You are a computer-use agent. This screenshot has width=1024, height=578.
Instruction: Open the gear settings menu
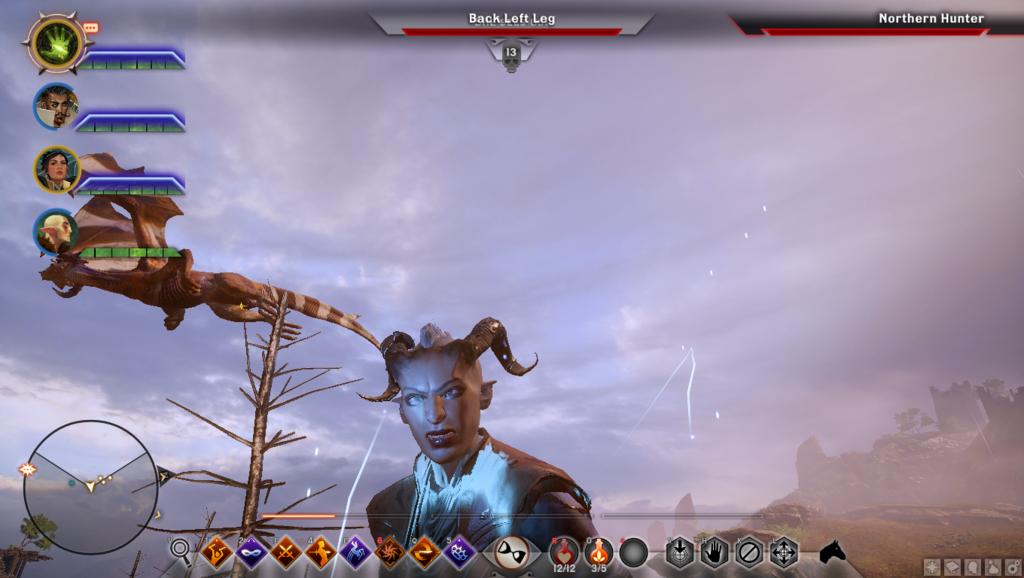[1012, 567]
